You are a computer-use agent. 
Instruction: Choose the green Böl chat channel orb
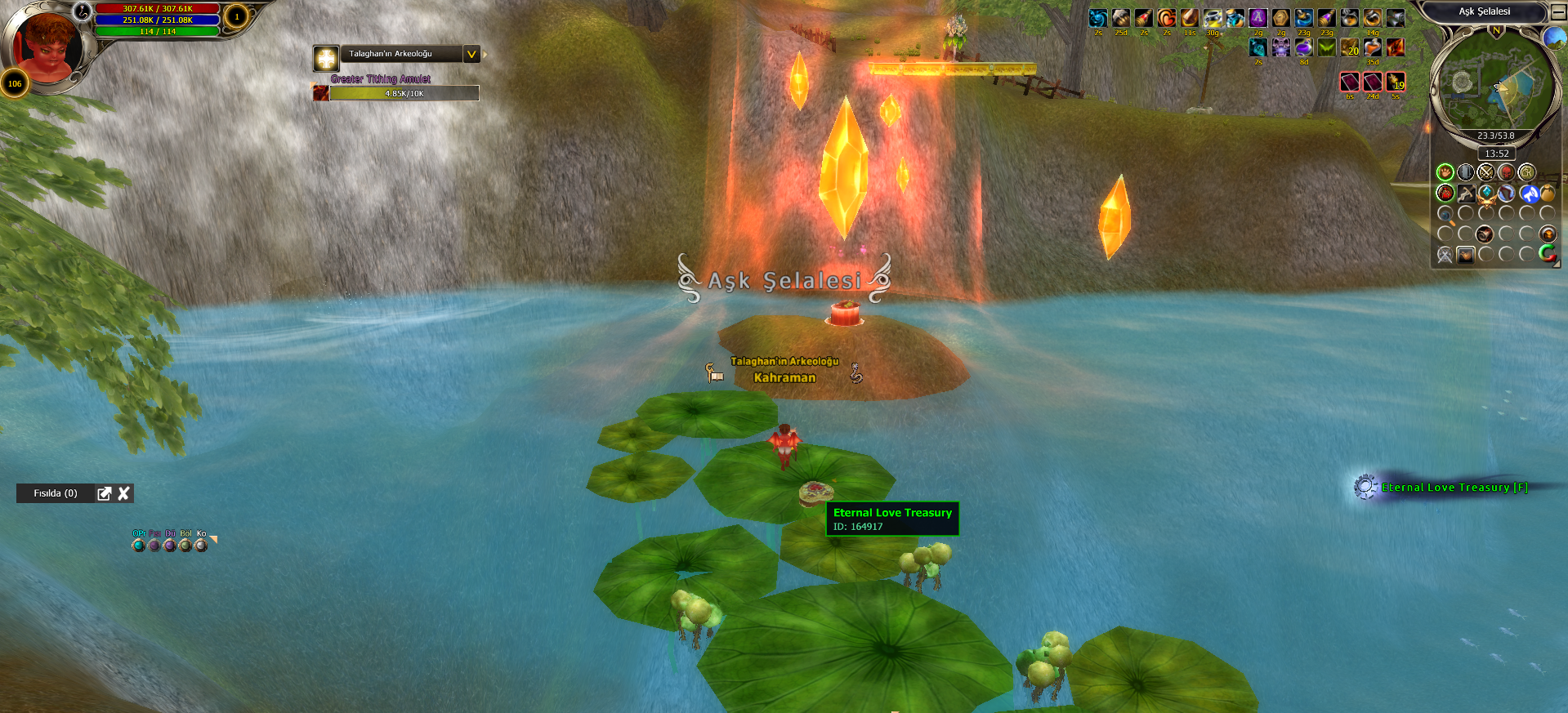coord(185,545)
